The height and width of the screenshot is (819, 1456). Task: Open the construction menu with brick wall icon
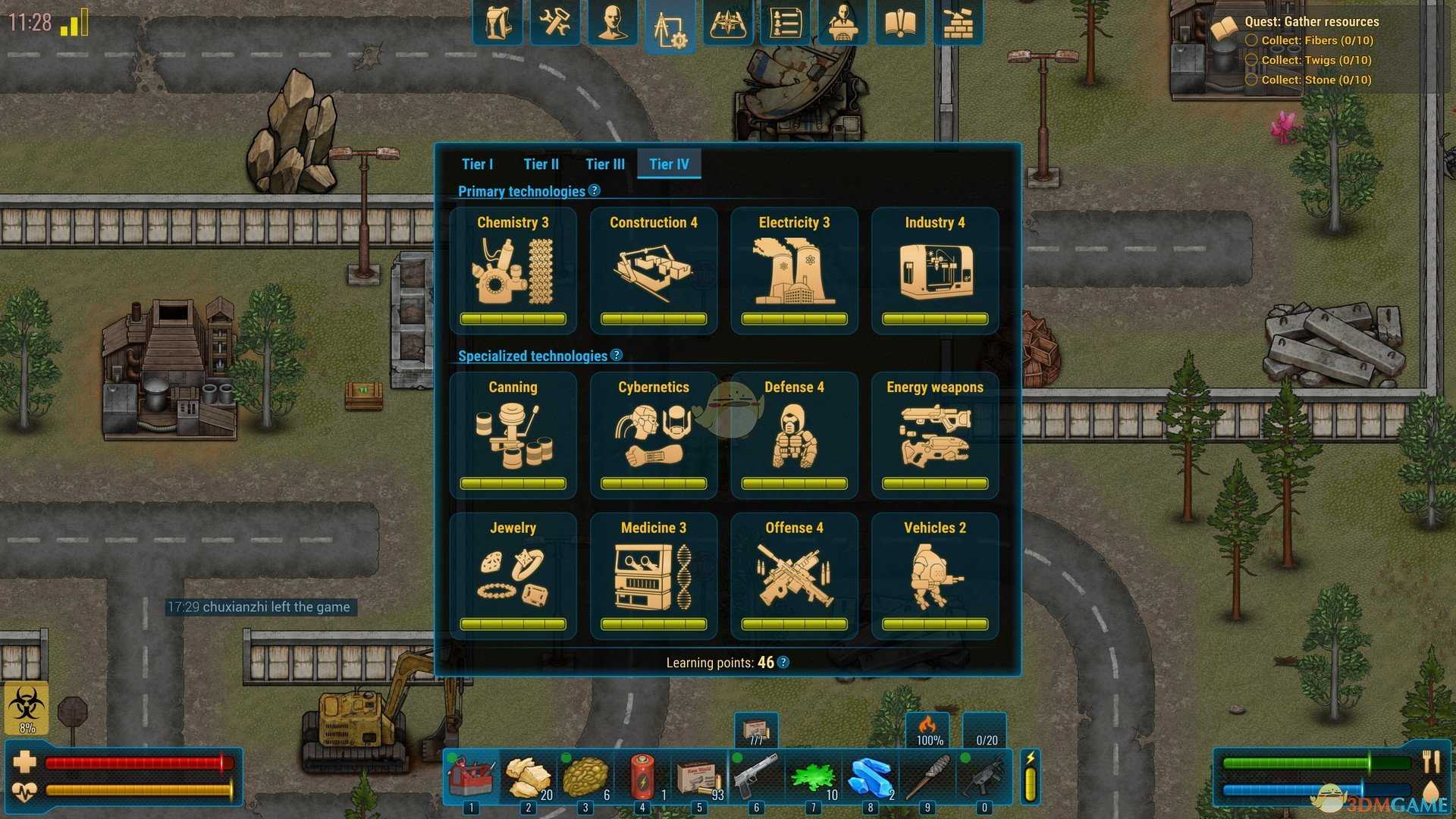coord(958,23)
